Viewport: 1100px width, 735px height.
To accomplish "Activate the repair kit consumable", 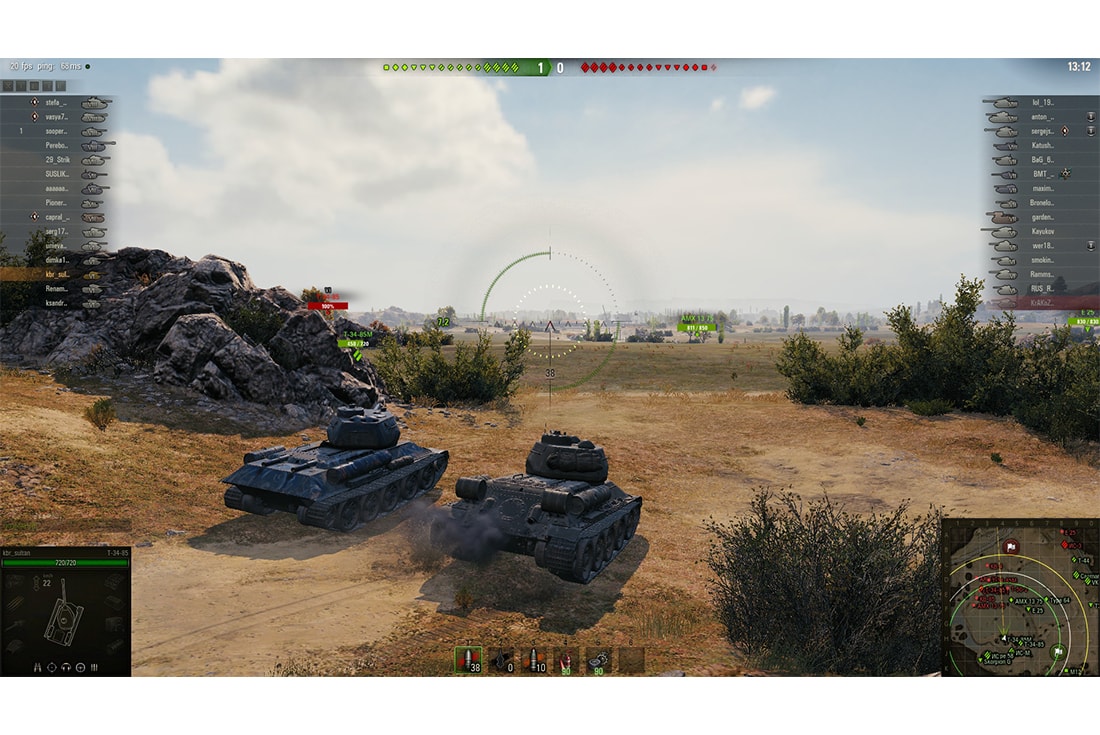I will point(598,659).
